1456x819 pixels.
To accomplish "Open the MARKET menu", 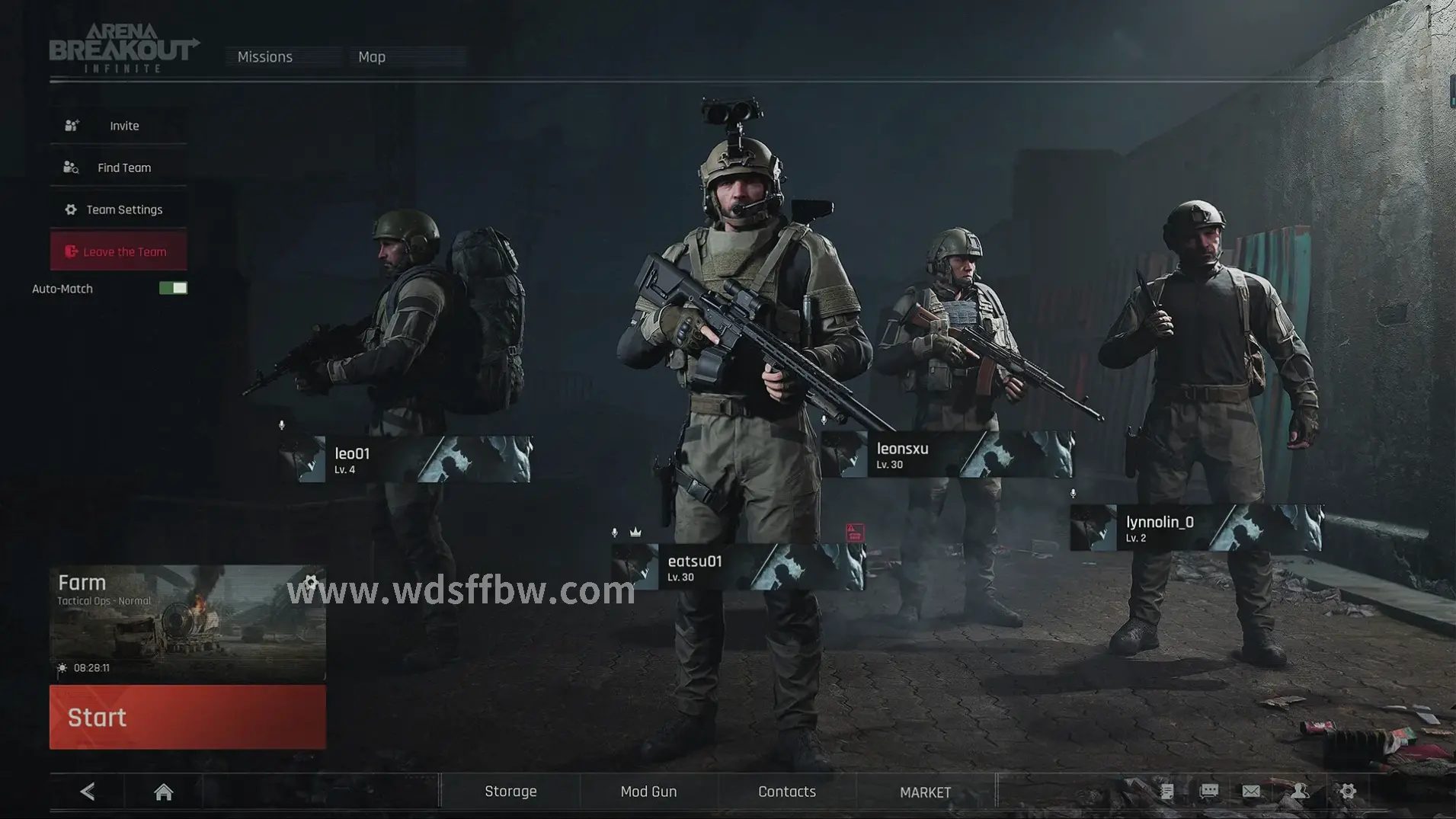I will 925,792.
